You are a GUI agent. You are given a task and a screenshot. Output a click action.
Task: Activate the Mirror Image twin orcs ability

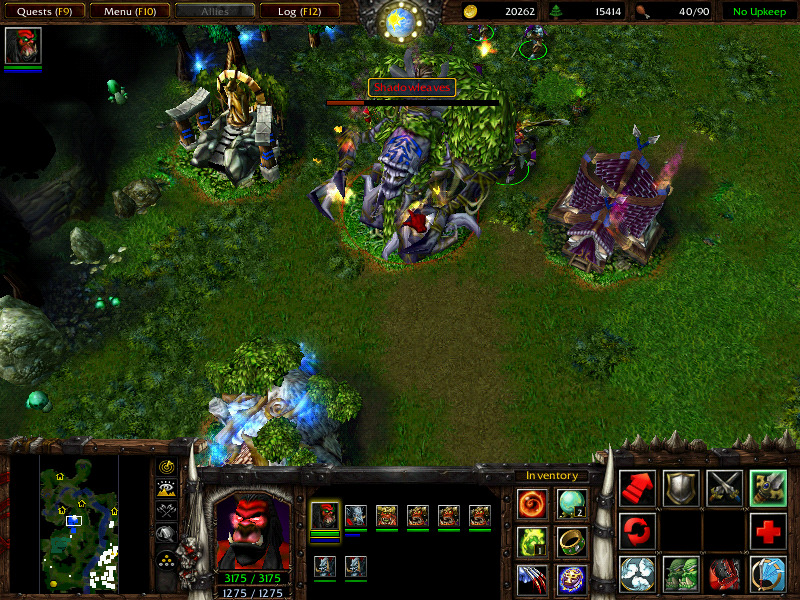pos(681,575)
